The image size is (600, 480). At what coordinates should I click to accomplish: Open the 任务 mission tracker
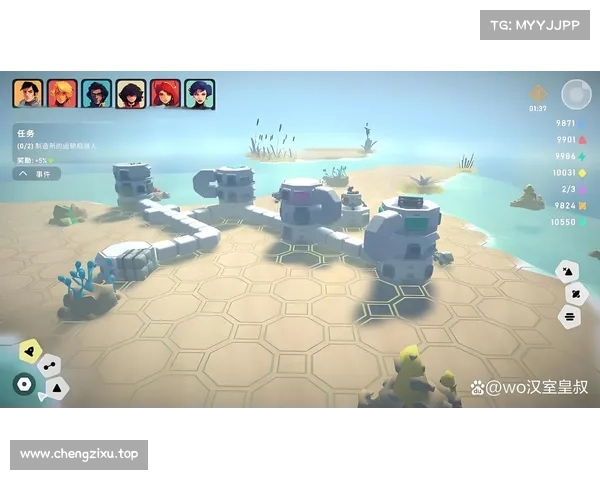pos(26,131)
